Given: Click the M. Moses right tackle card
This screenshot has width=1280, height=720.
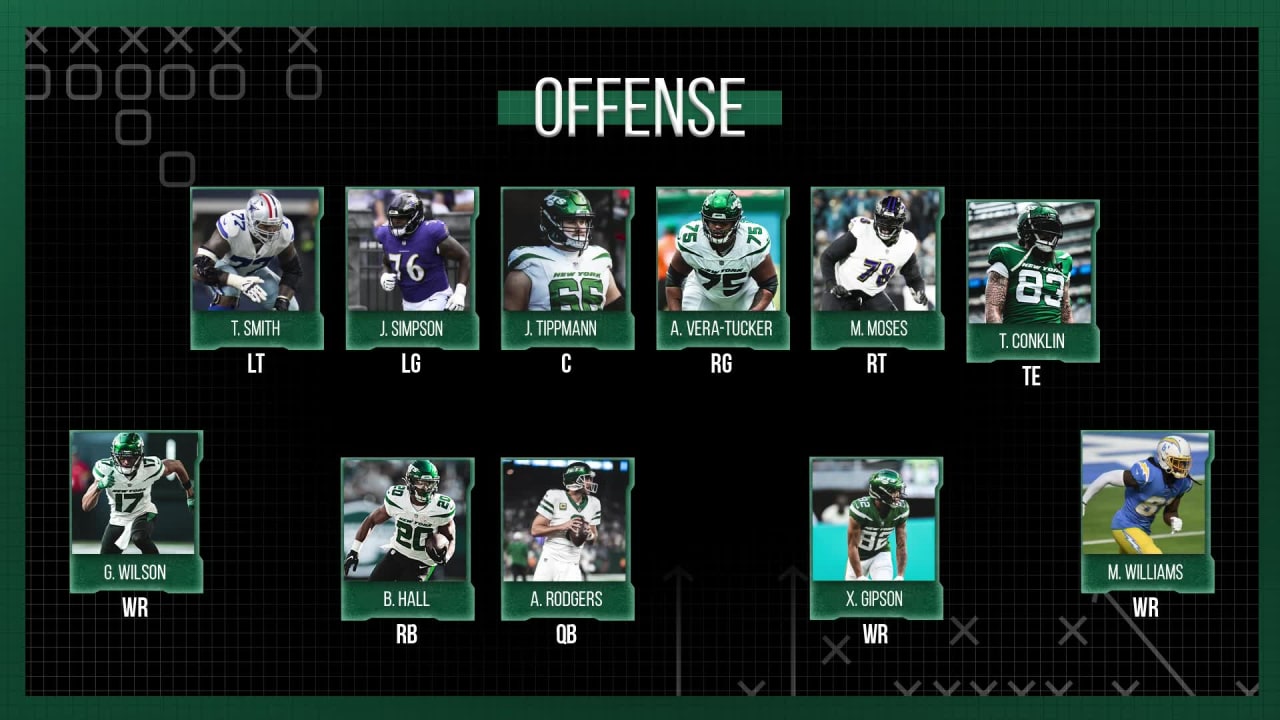Looking at the screenshot, I should click(877, 268).
